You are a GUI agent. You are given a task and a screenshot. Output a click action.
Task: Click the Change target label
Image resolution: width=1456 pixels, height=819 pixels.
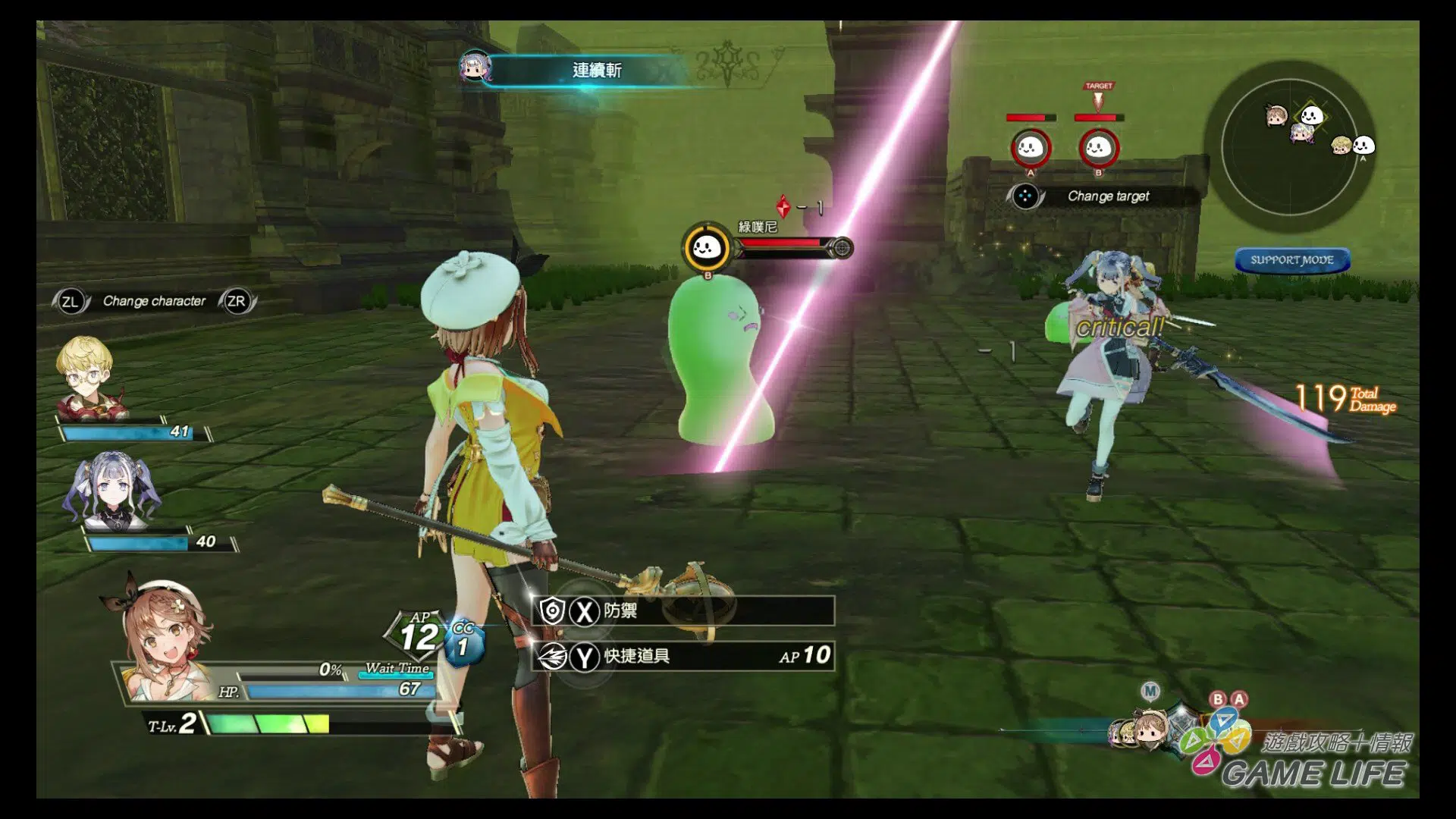pos(1108,196)
